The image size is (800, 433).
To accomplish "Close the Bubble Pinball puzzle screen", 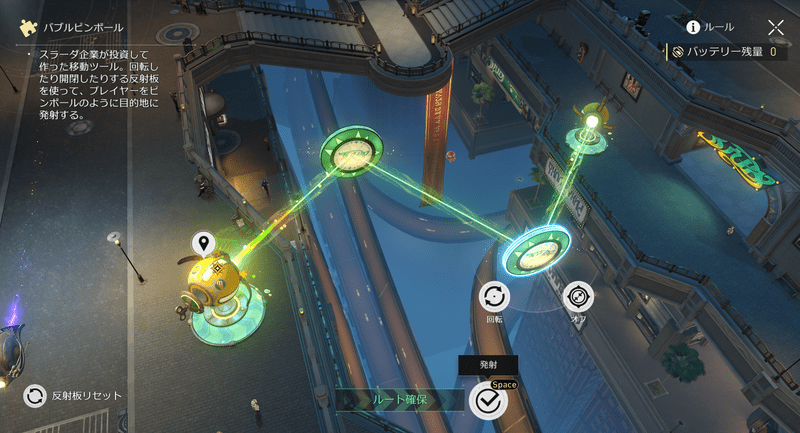I will click(x=776, y=28).
